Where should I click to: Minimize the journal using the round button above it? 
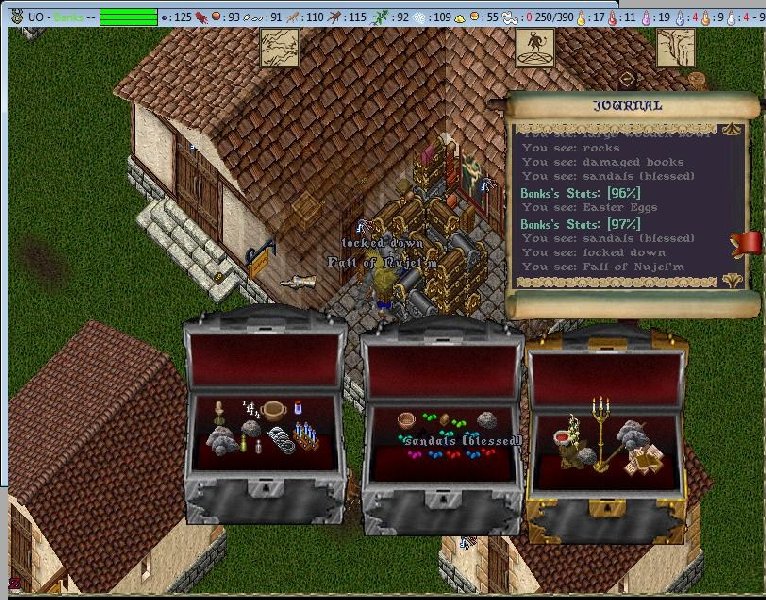(x=627, y=79)
